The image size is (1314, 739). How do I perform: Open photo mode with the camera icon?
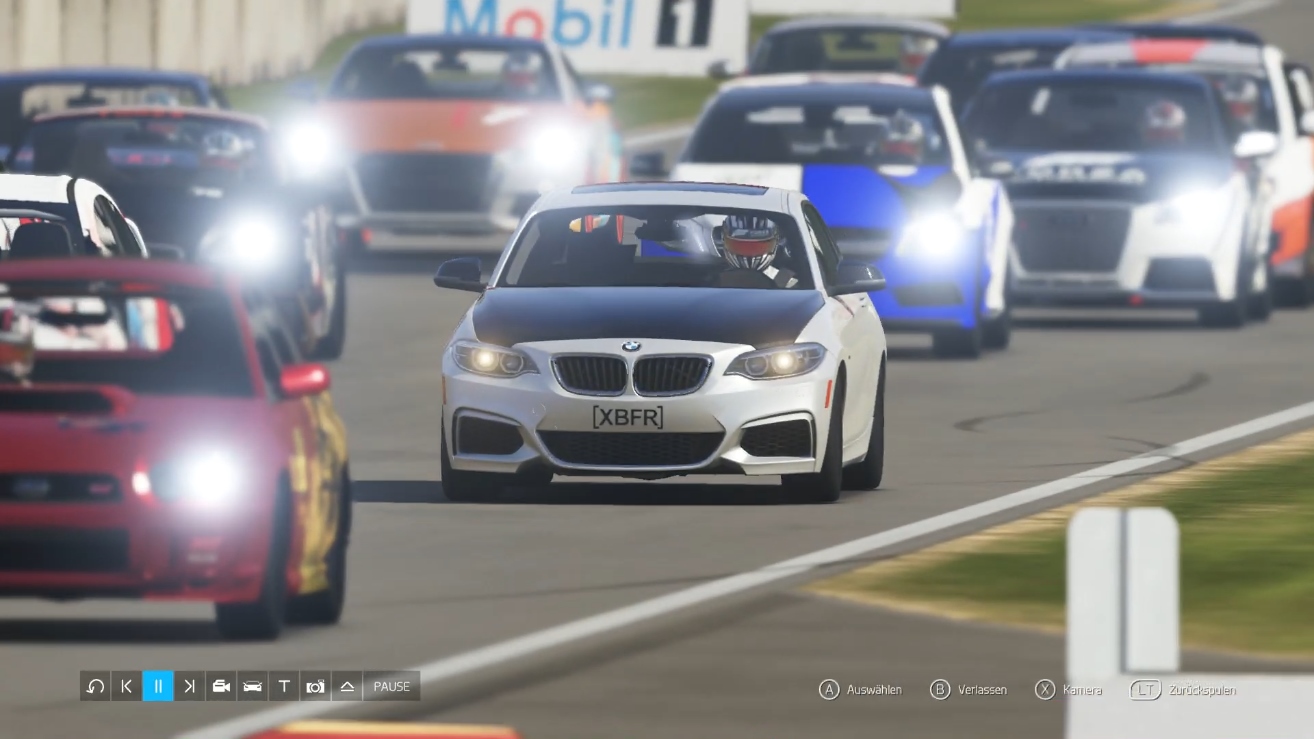click(316, 686)
